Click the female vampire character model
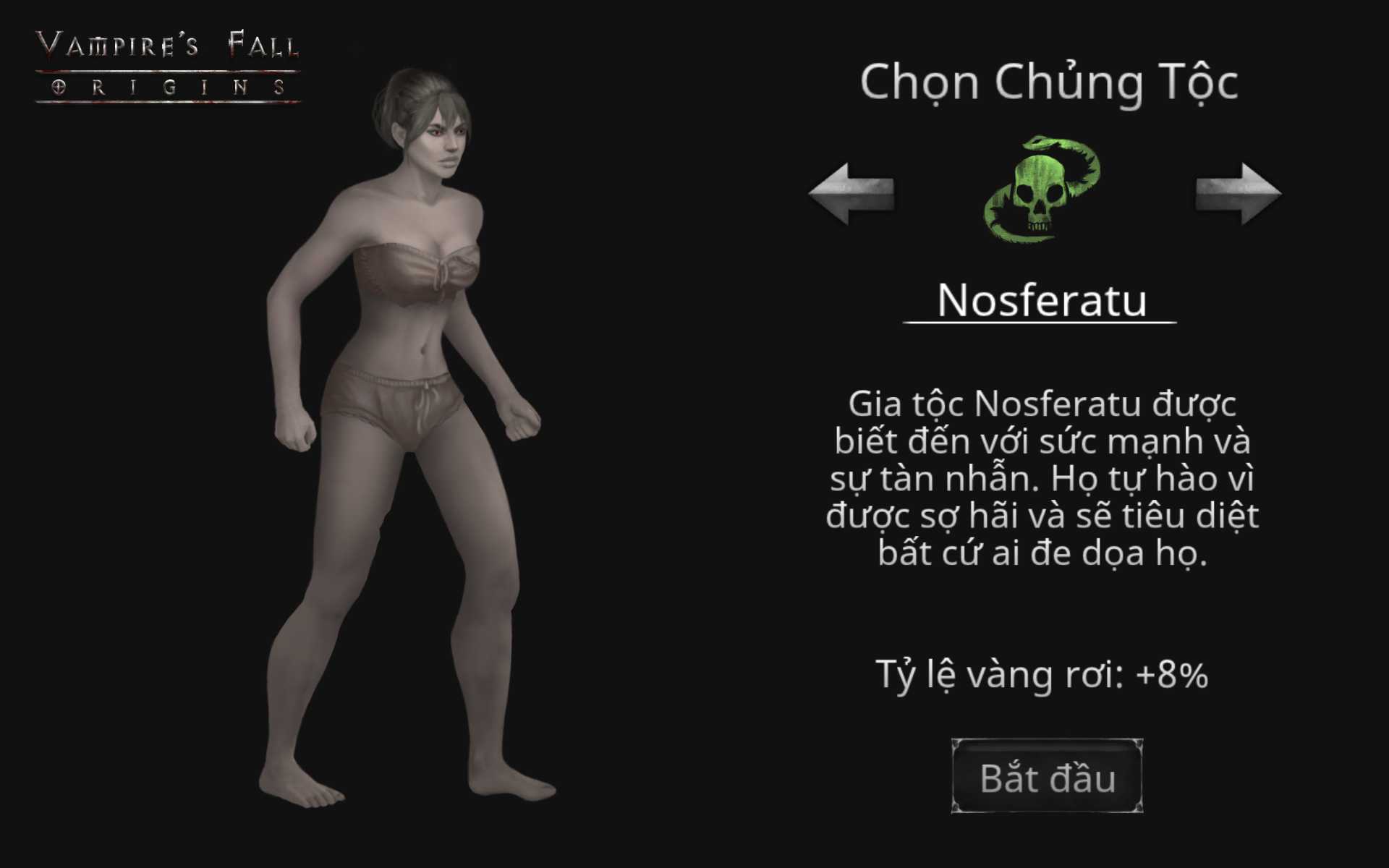This screenshot has width=1389, height=868. [x=405, y=434]
